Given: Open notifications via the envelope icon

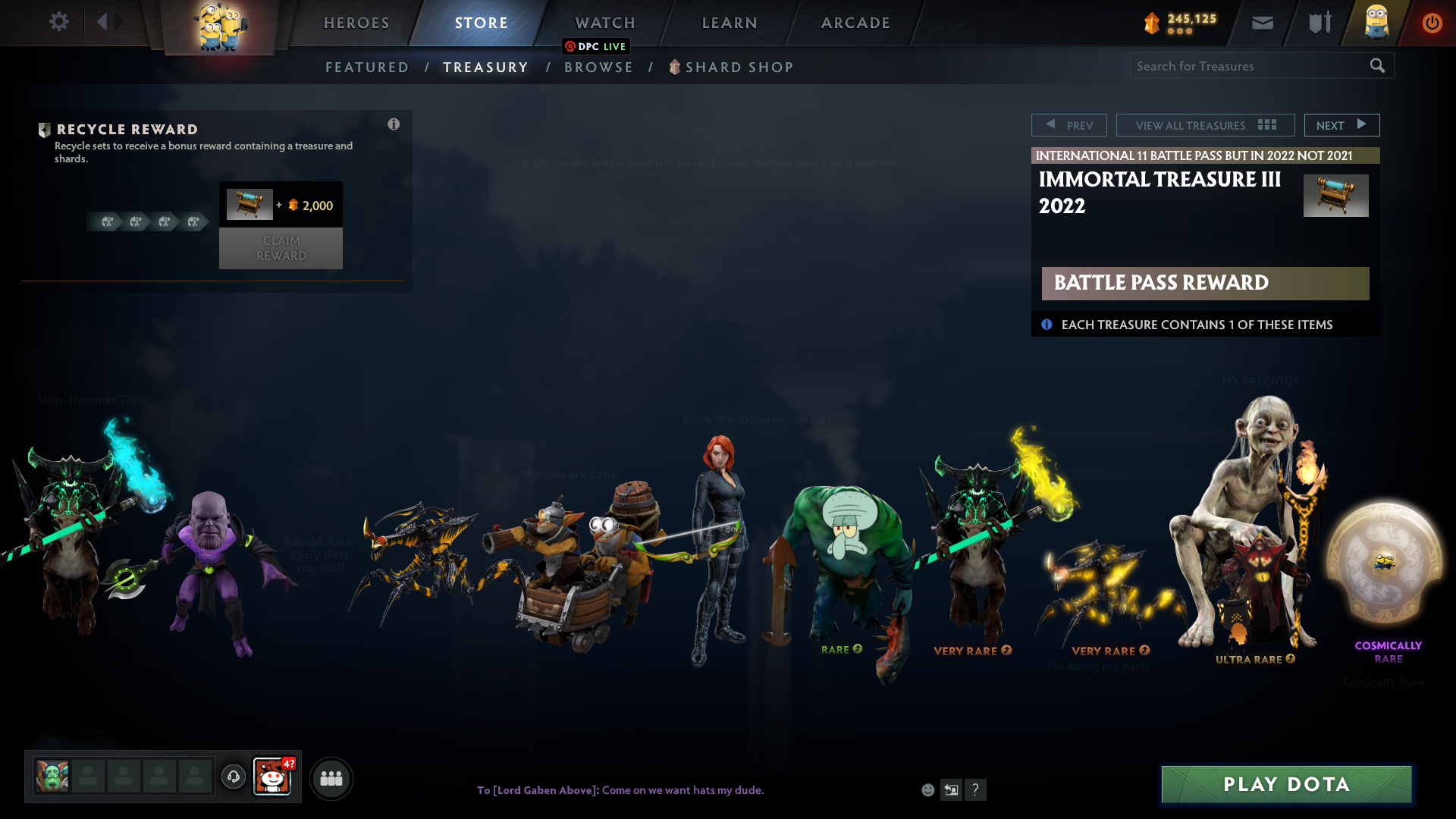Looking at the screenshot, I should point(1262,23).
